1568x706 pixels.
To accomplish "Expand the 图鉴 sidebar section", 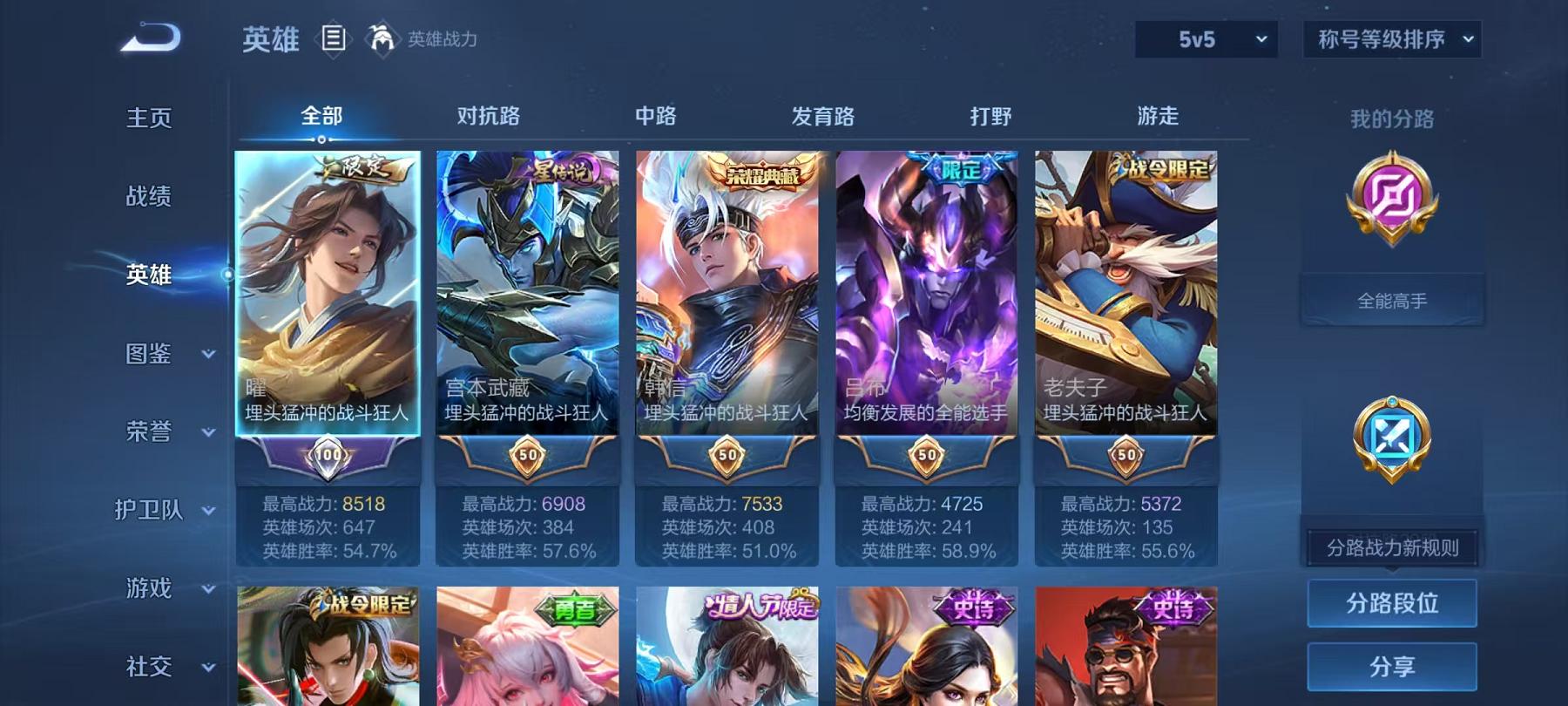I will (148, 355).
